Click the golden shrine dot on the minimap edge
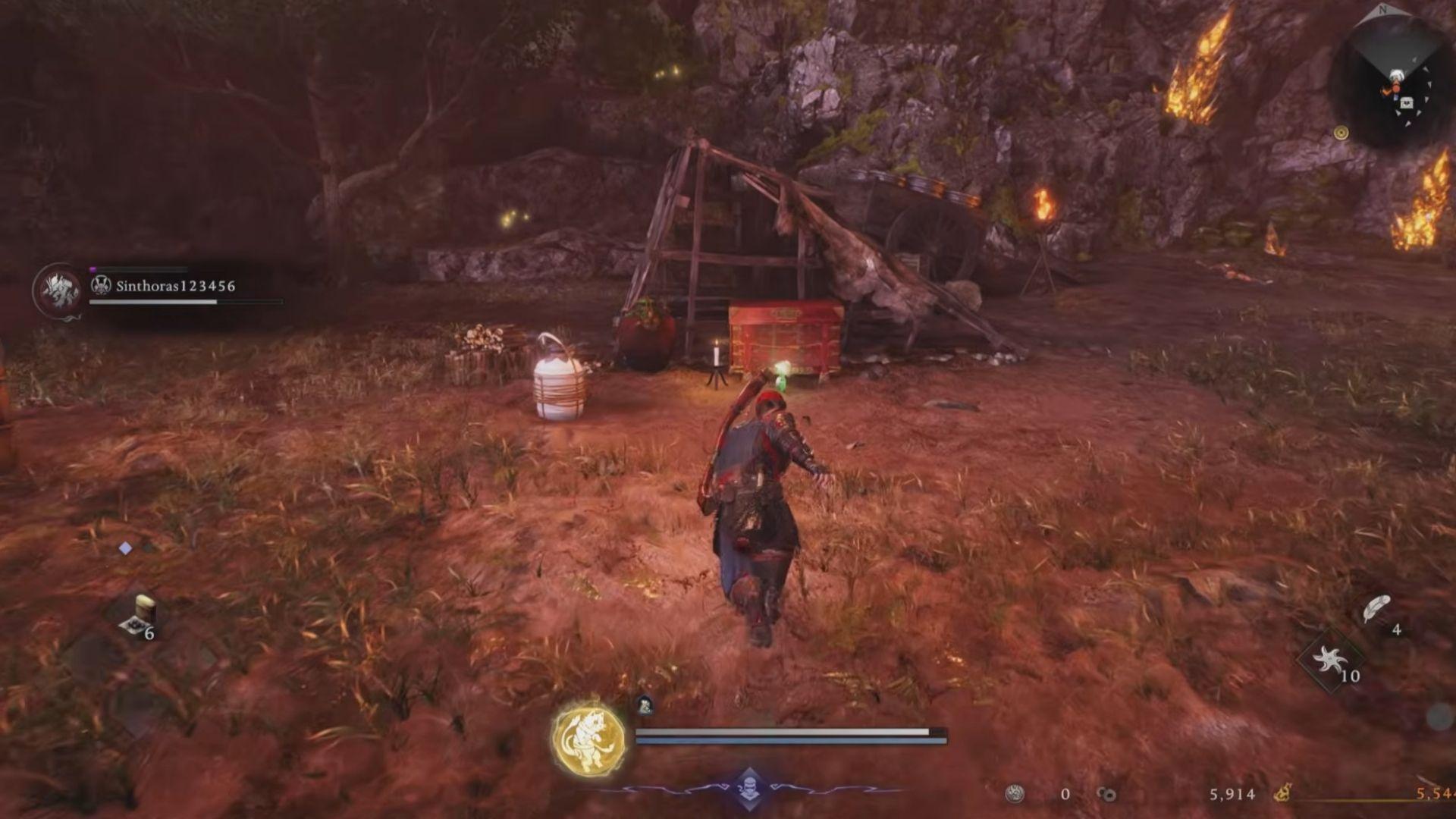This screenshot has height=819, width=1456. [1341, 133]
